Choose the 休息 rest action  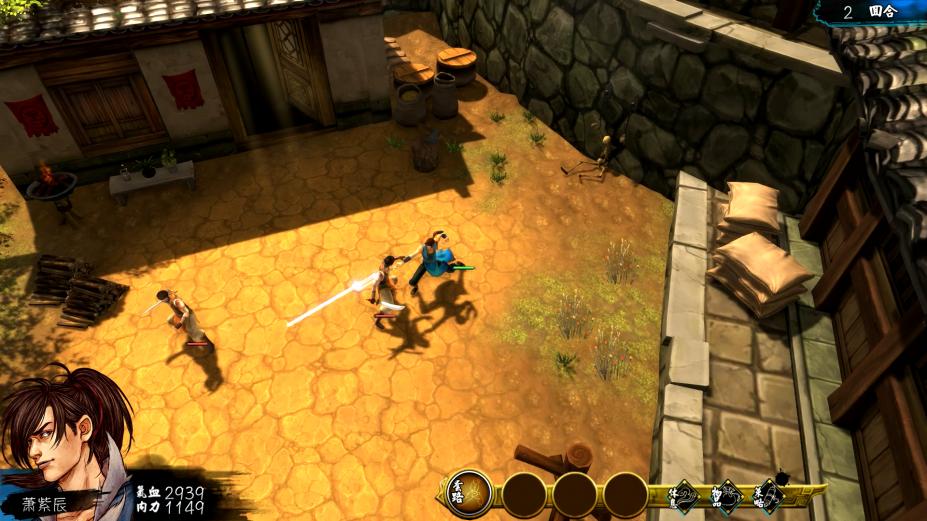685,494
